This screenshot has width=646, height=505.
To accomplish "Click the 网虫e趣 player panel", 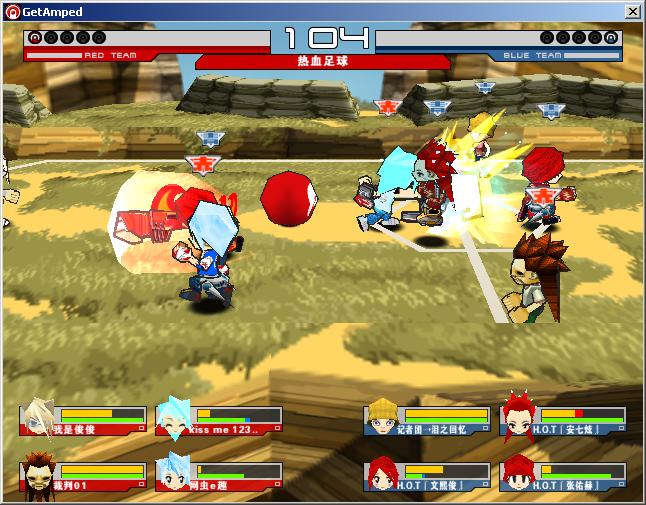I will [219, 476].
